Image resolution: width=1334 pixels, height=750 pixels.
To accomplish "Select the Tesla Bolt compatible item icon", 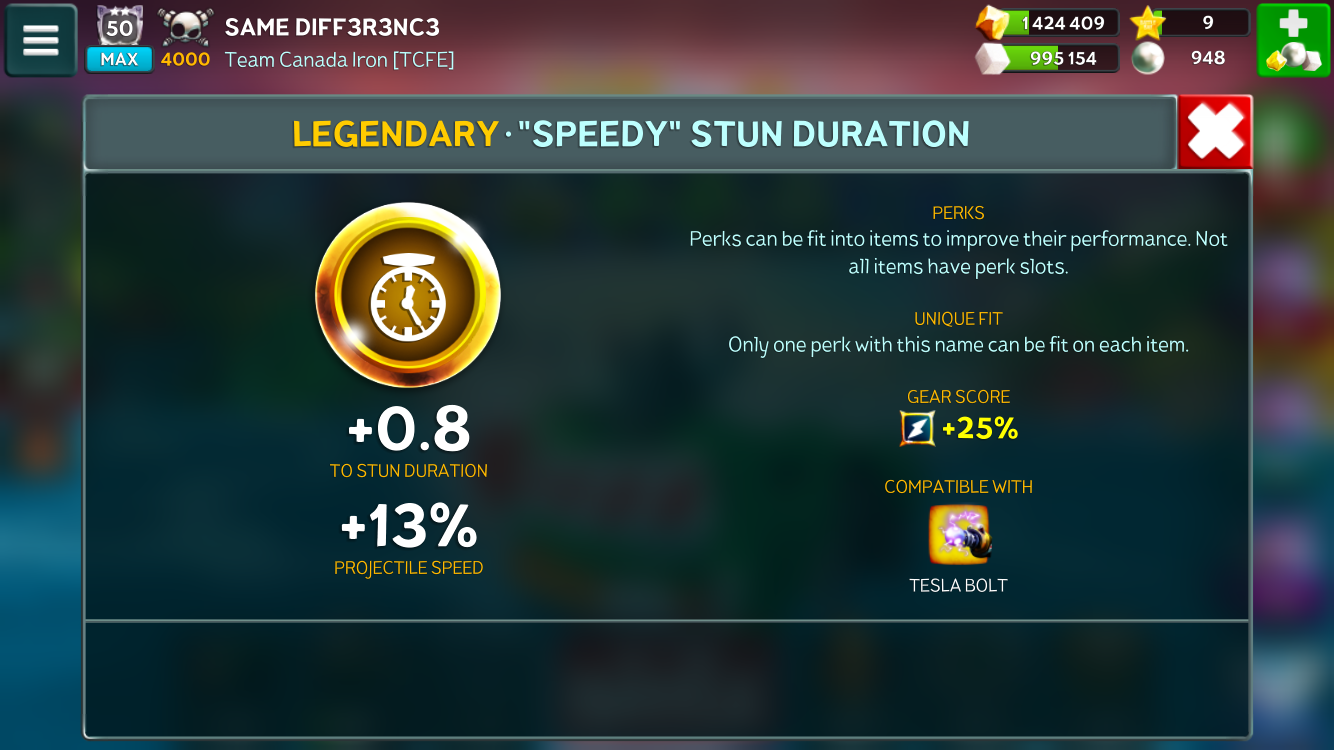I will [x=958, y=534].
